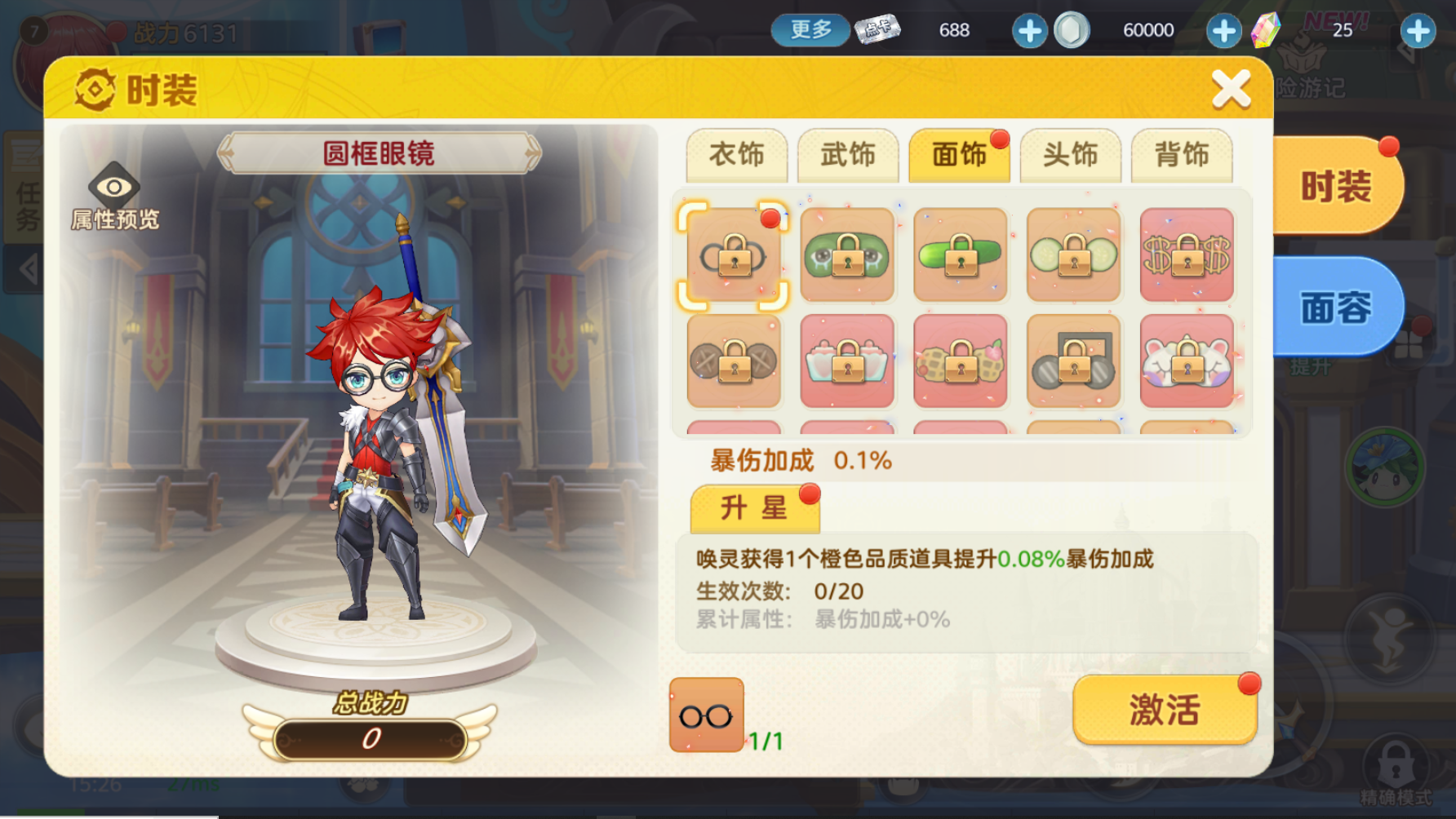
Task: Select the cucumber-slice eye mask accessory
Action: pyautogui.click(x=1072, y=255)
